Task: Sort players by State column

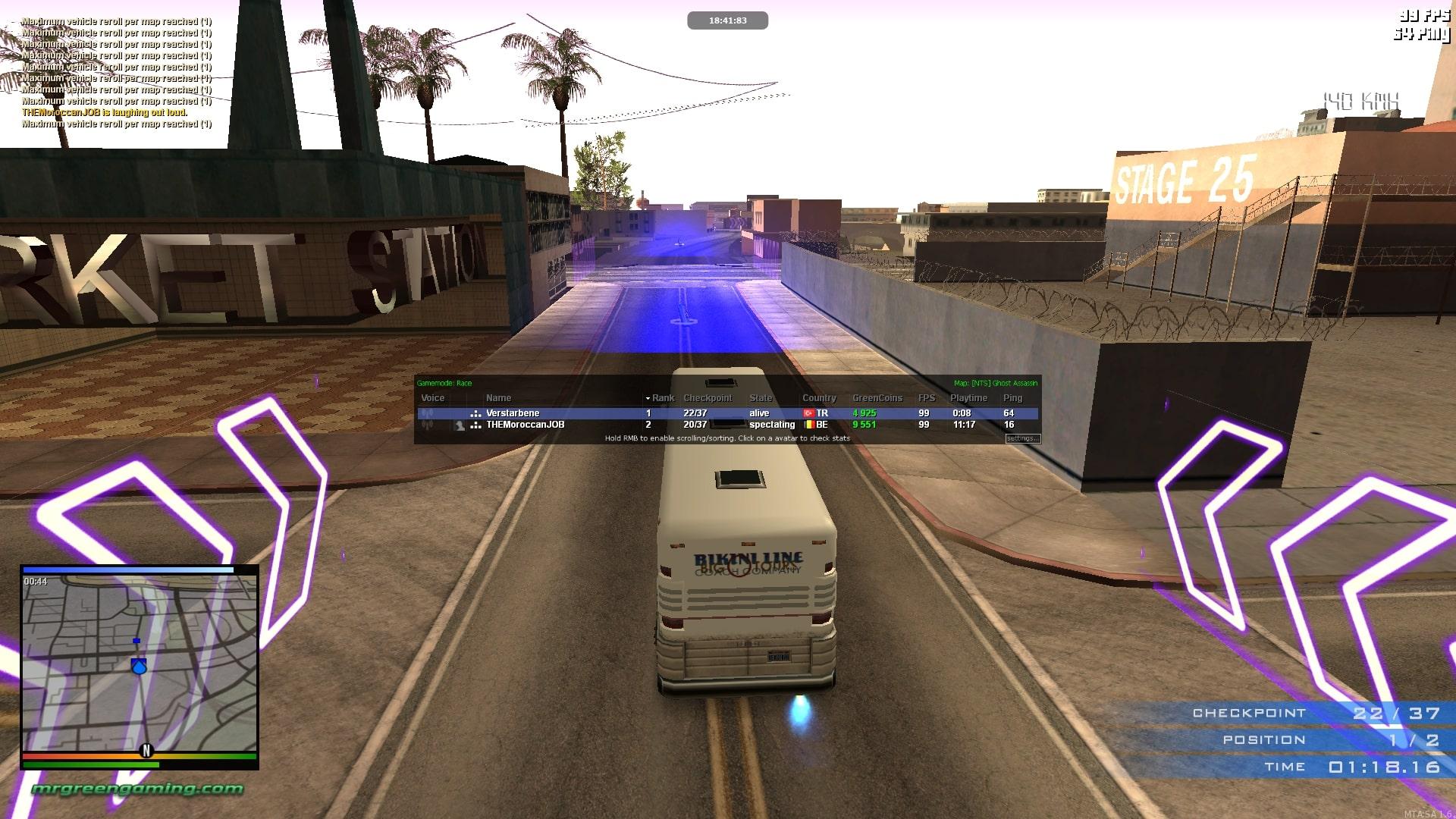Action: 761,398
